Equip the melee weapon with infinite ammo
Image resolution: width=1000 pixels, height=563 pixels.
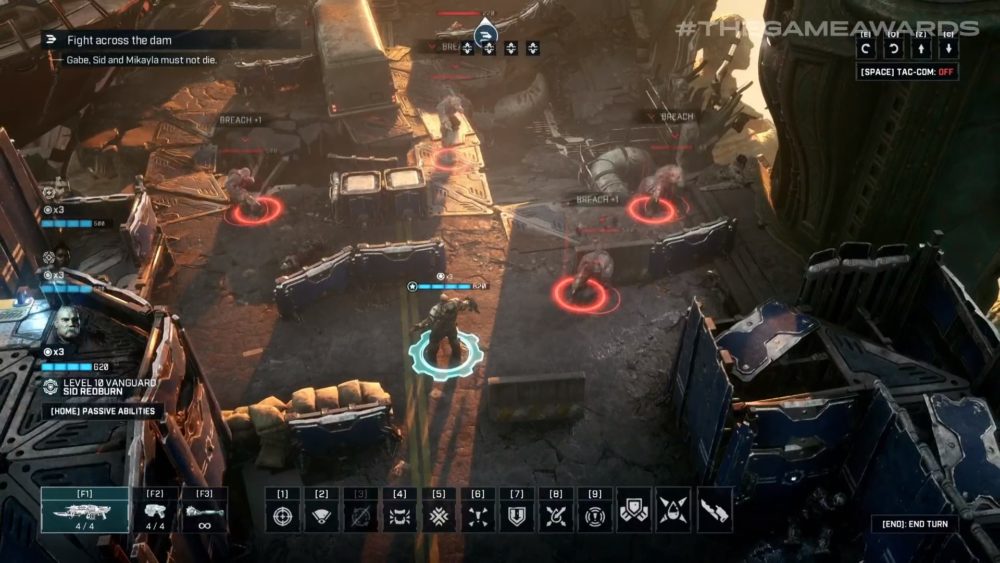204,512
